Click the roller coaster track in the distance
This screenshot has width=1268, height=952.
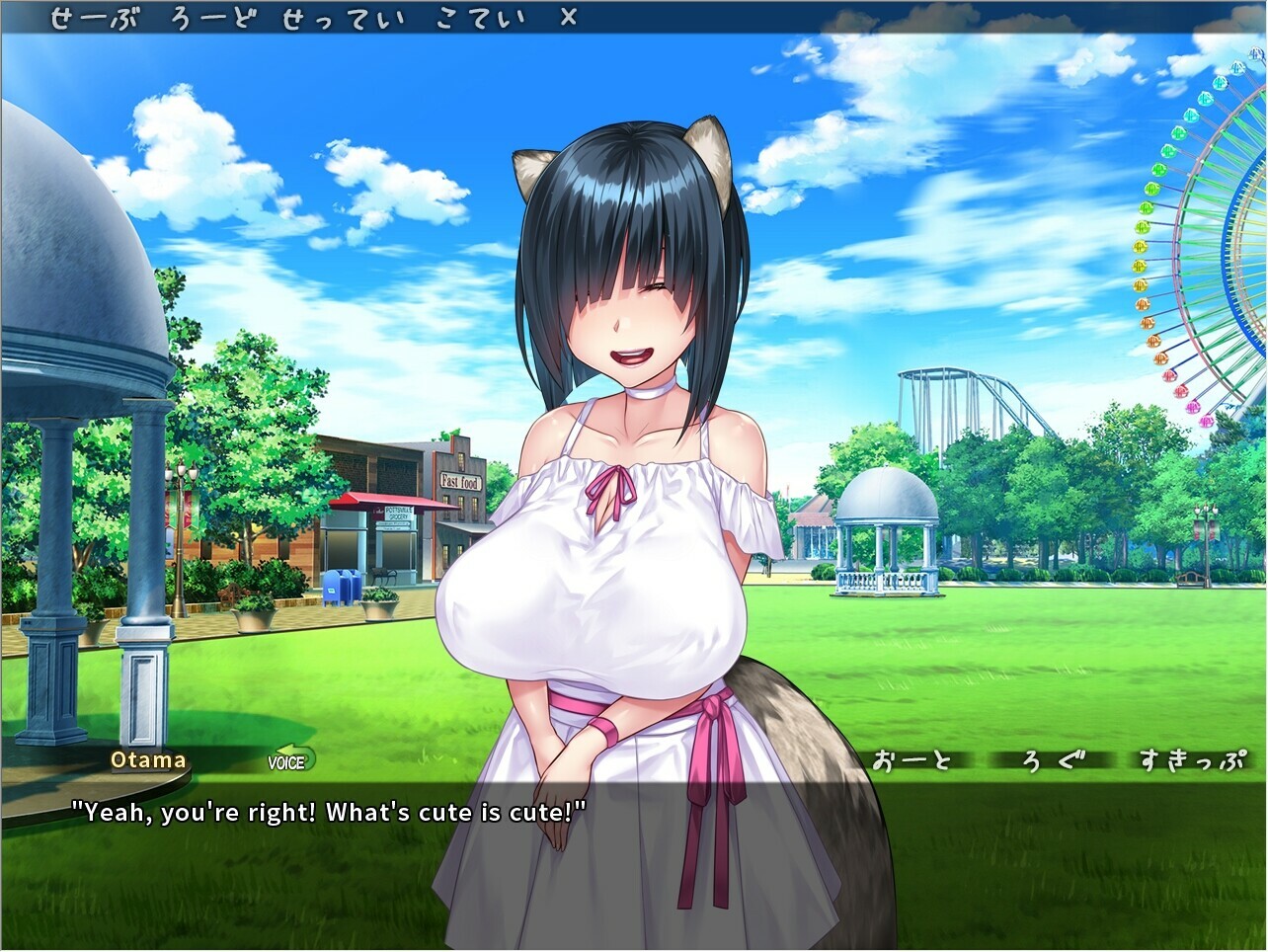(953, 390)
